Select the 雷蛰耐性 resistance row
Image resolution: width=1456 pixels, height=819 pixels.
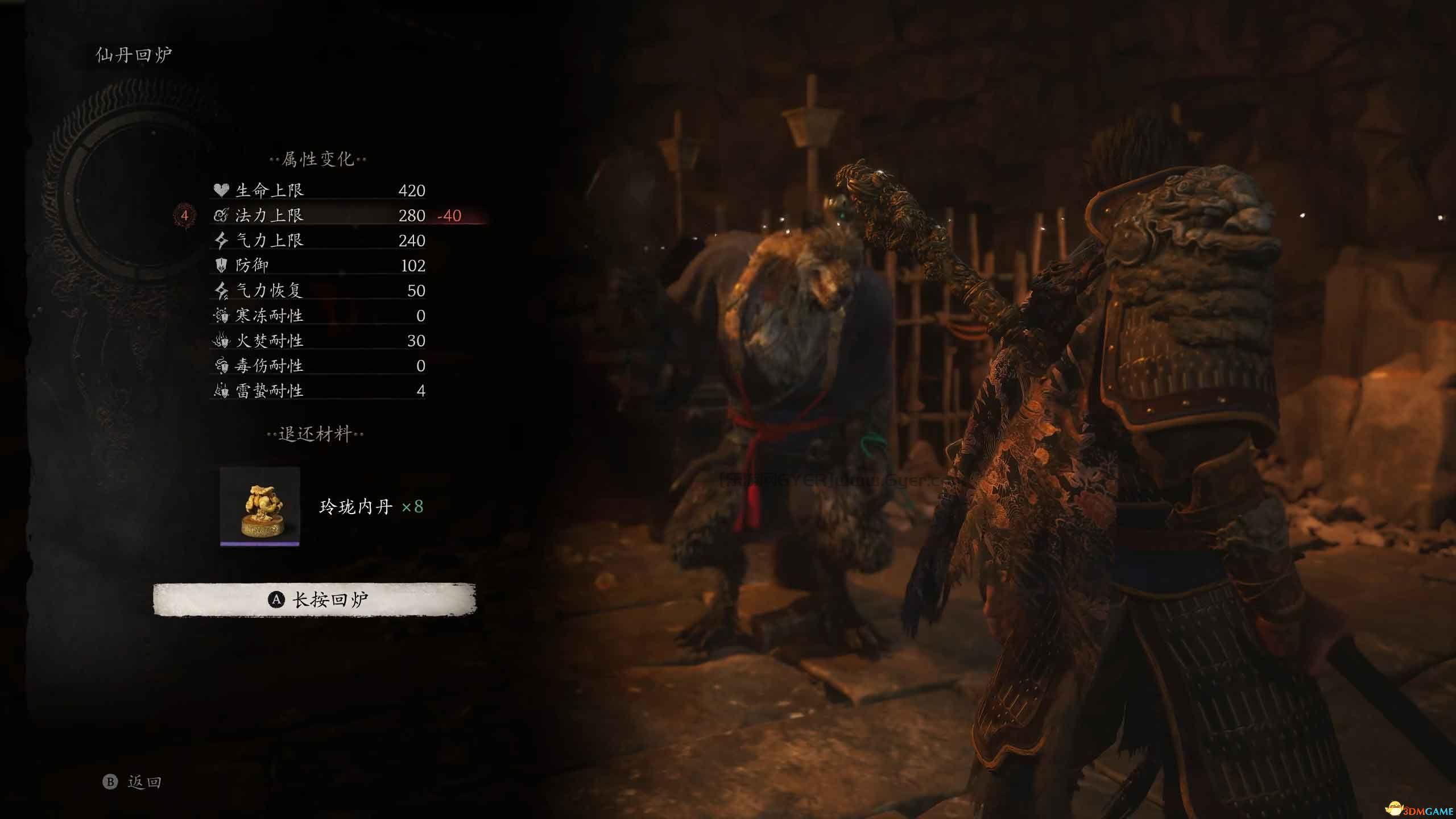pyautogui.click(x=318, y=391)
